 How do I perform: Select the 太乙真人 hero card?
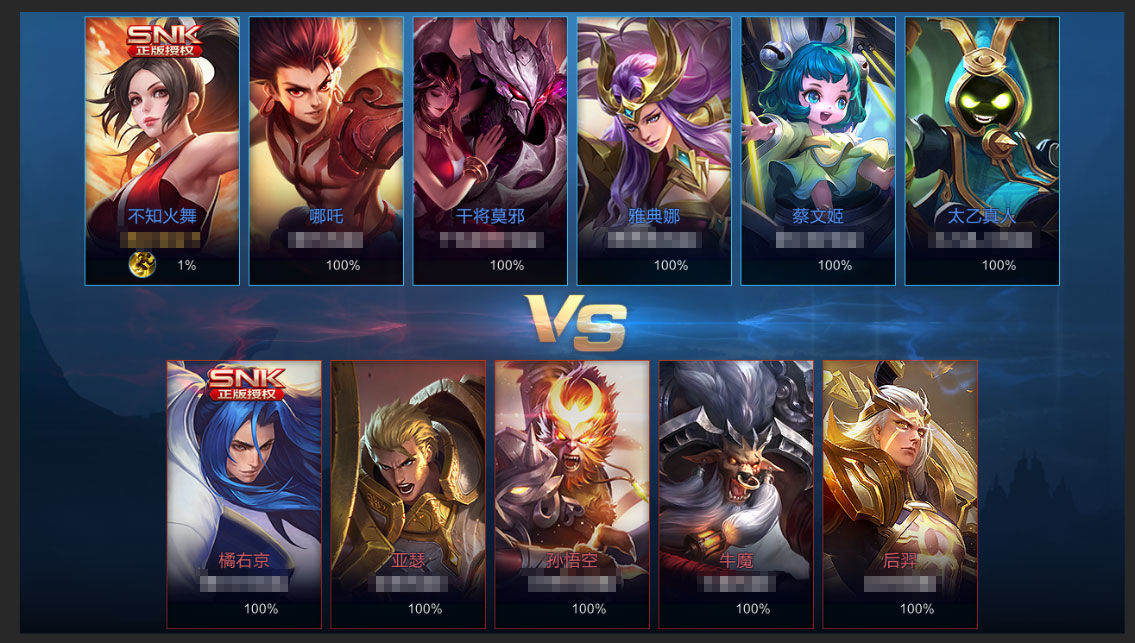(982, 150)
